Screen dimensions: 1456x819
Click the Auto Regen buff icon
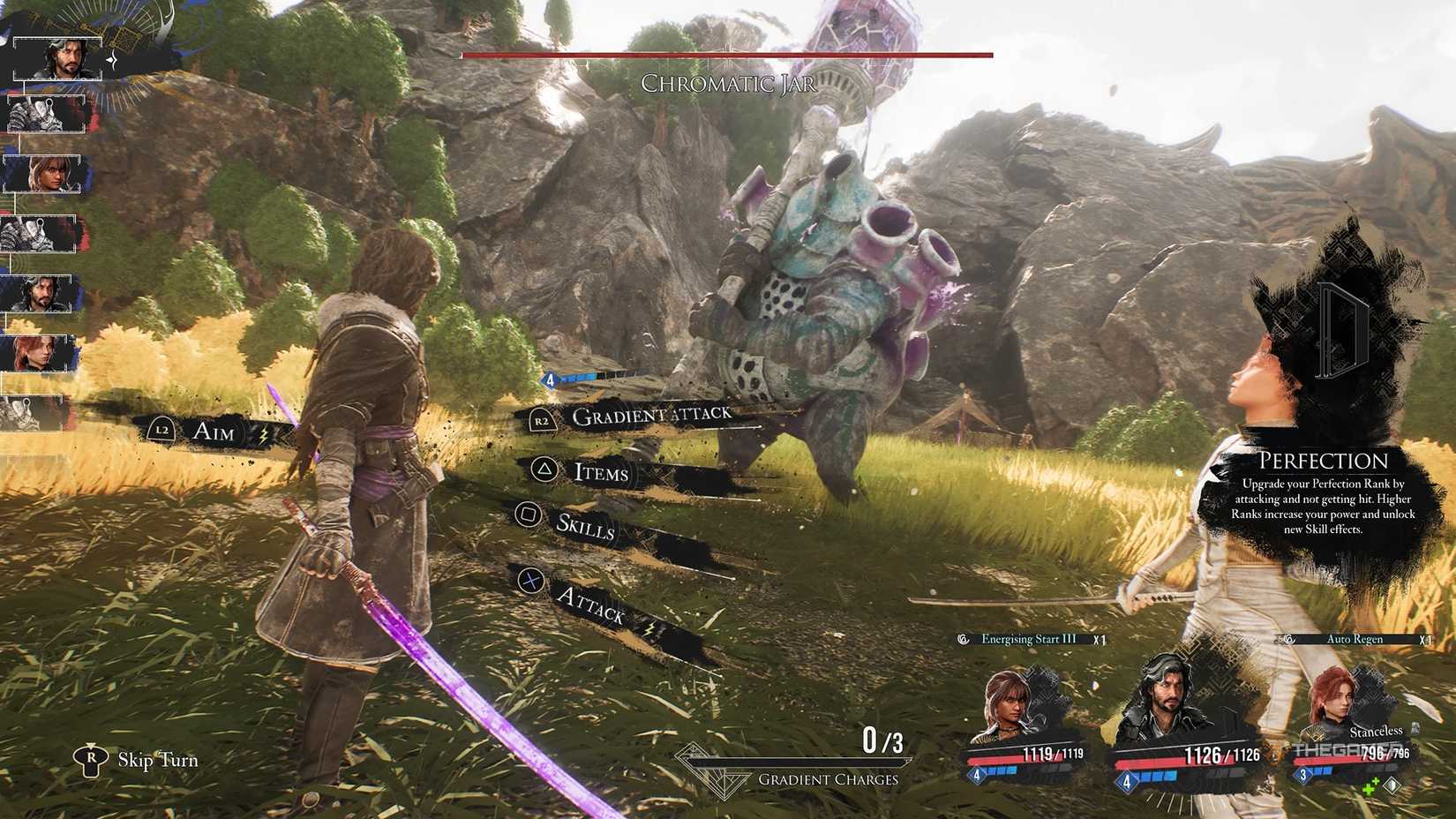(x=1288, y=638)
